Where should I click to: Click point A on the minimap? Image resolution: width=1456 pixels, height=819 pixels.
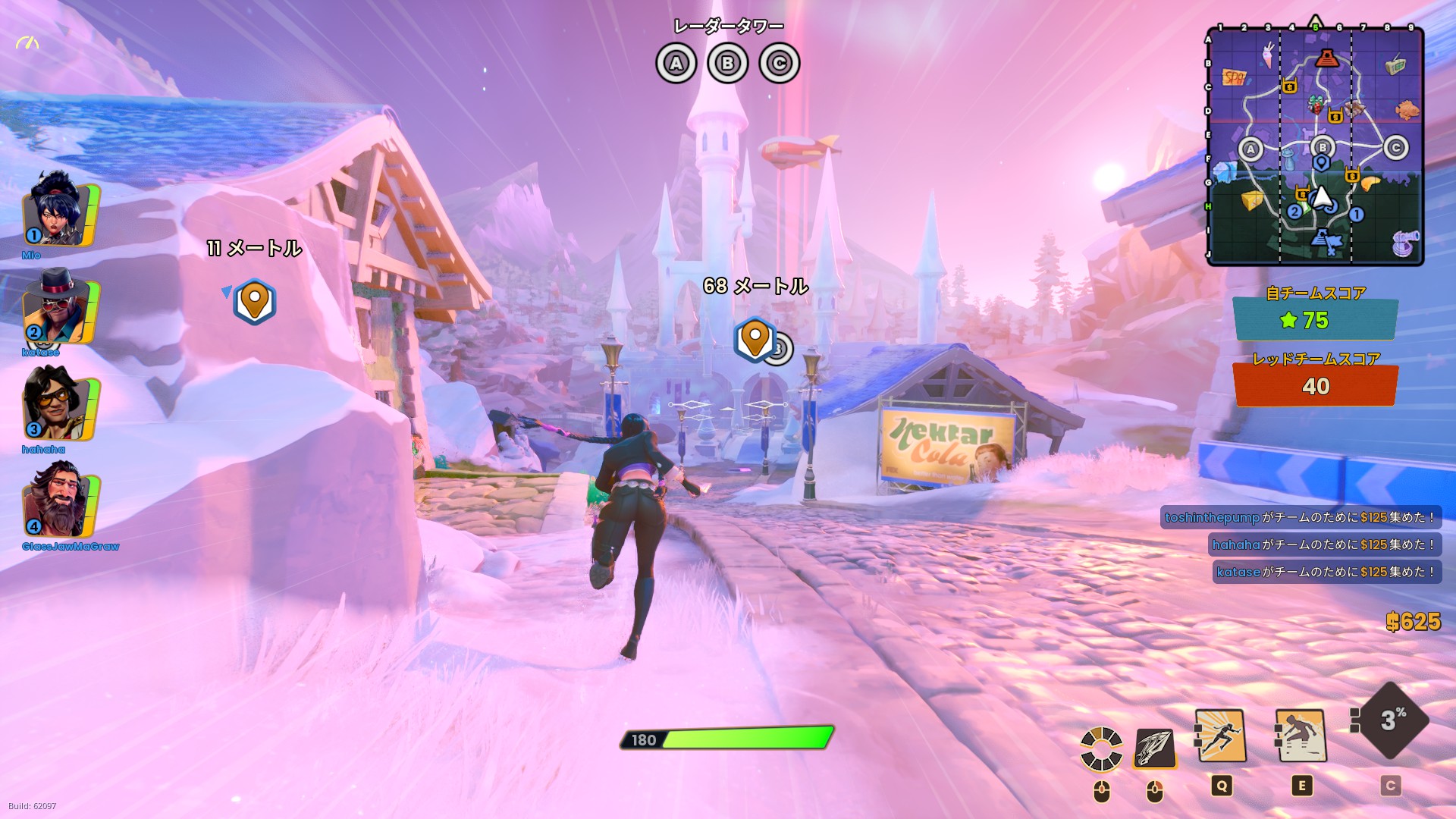click(1250, 149)
